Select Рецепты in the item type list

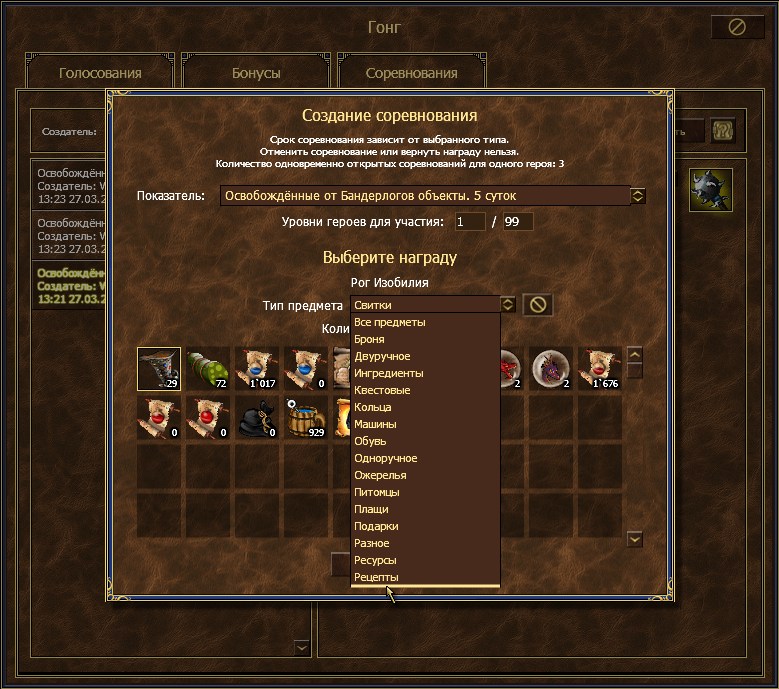[376, 577]
